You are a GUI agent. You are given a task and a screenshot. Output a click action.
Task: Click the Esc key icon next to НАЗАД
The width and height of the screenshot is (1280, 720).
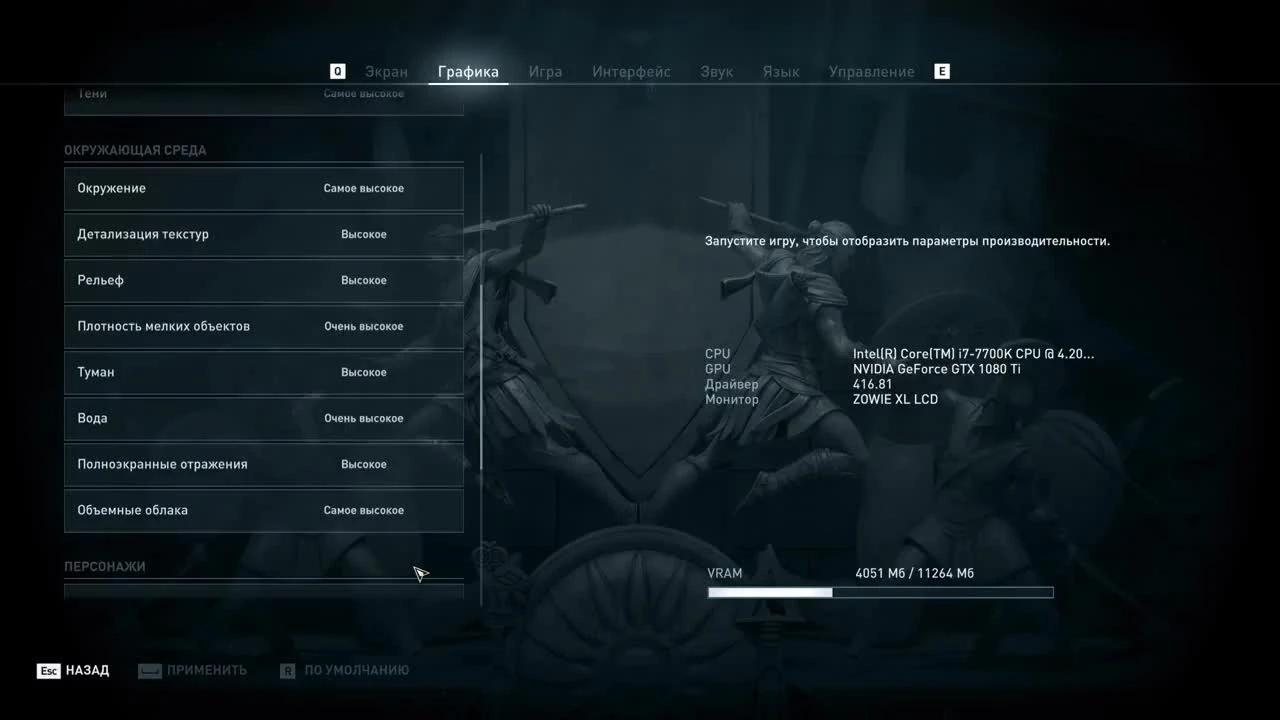pyautogui.click(x=47, y=670)
